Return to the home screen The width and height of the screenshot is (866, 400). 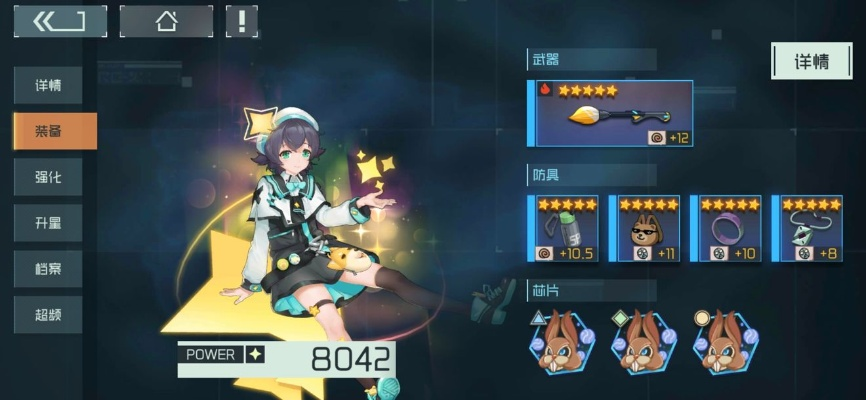coord(166,21)
